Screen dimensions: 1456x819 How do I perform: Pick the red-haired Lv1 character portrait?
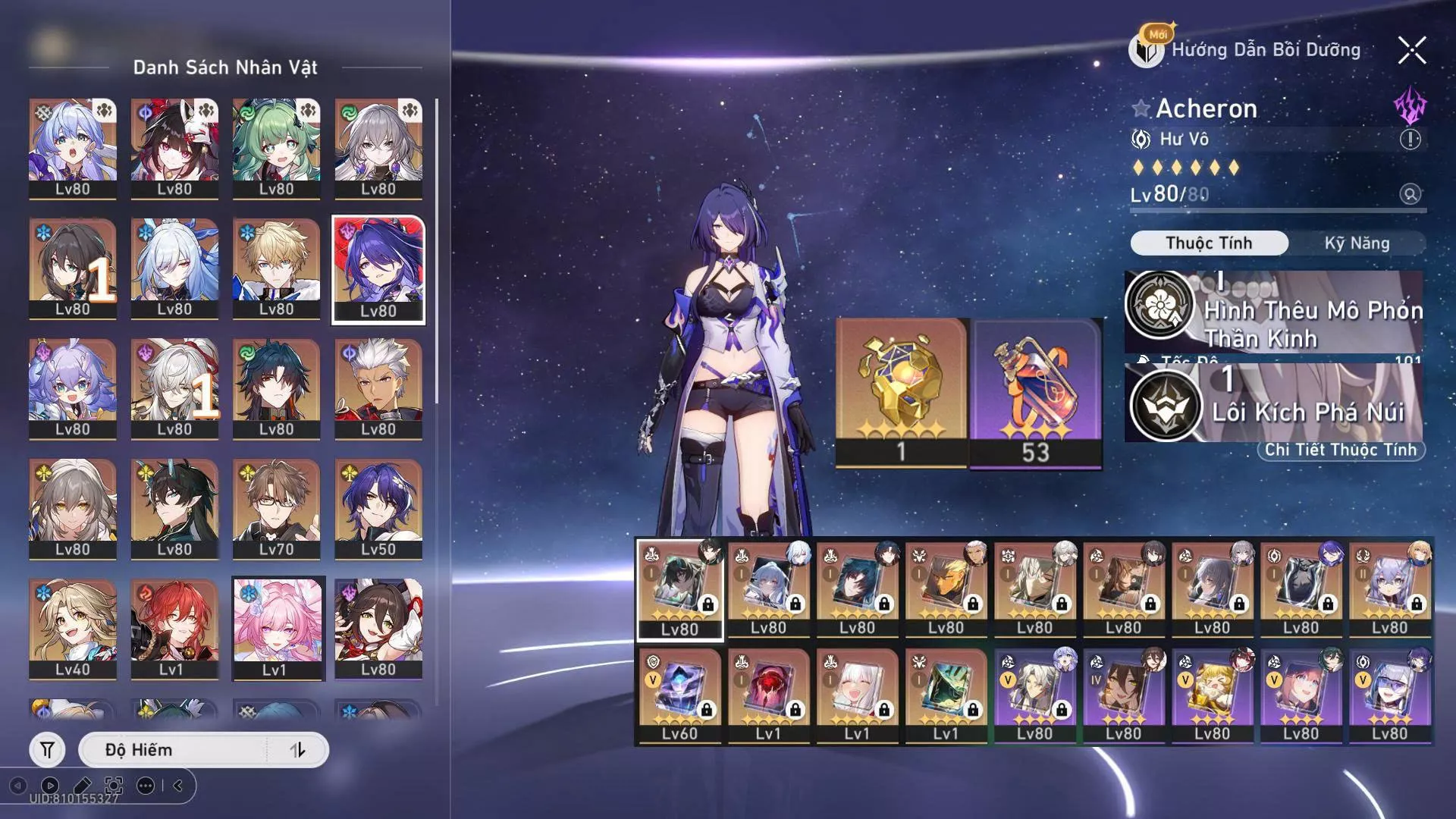pos(174,628)
